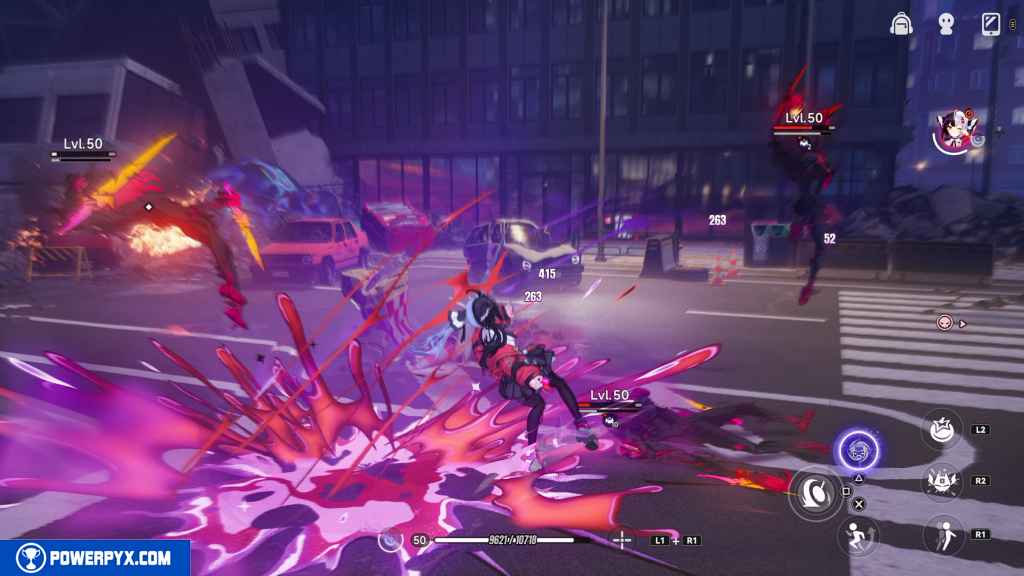Tap the jumping figure action button
This screenshot has width=1024, height=576.
coord(942,534)
